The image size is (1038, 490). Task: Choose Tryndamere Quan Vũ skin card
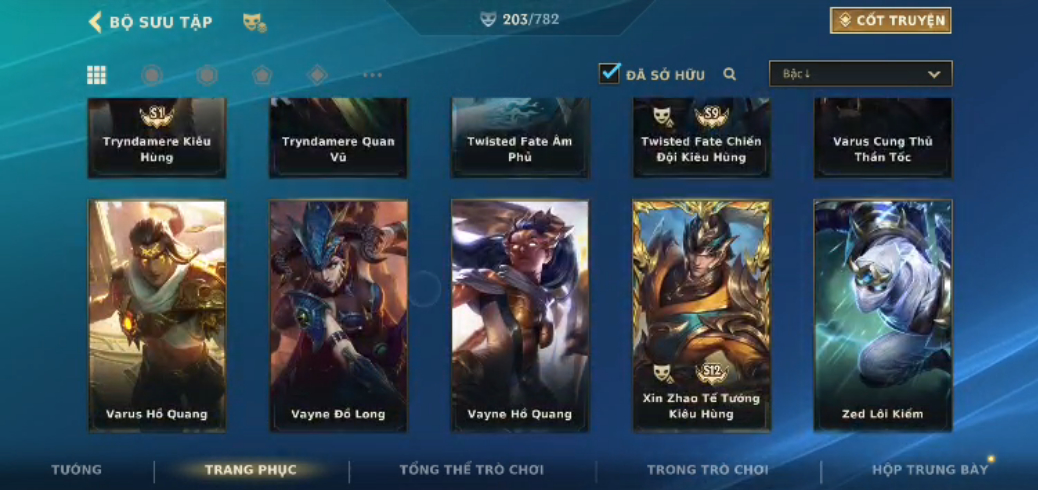point(338,138)
